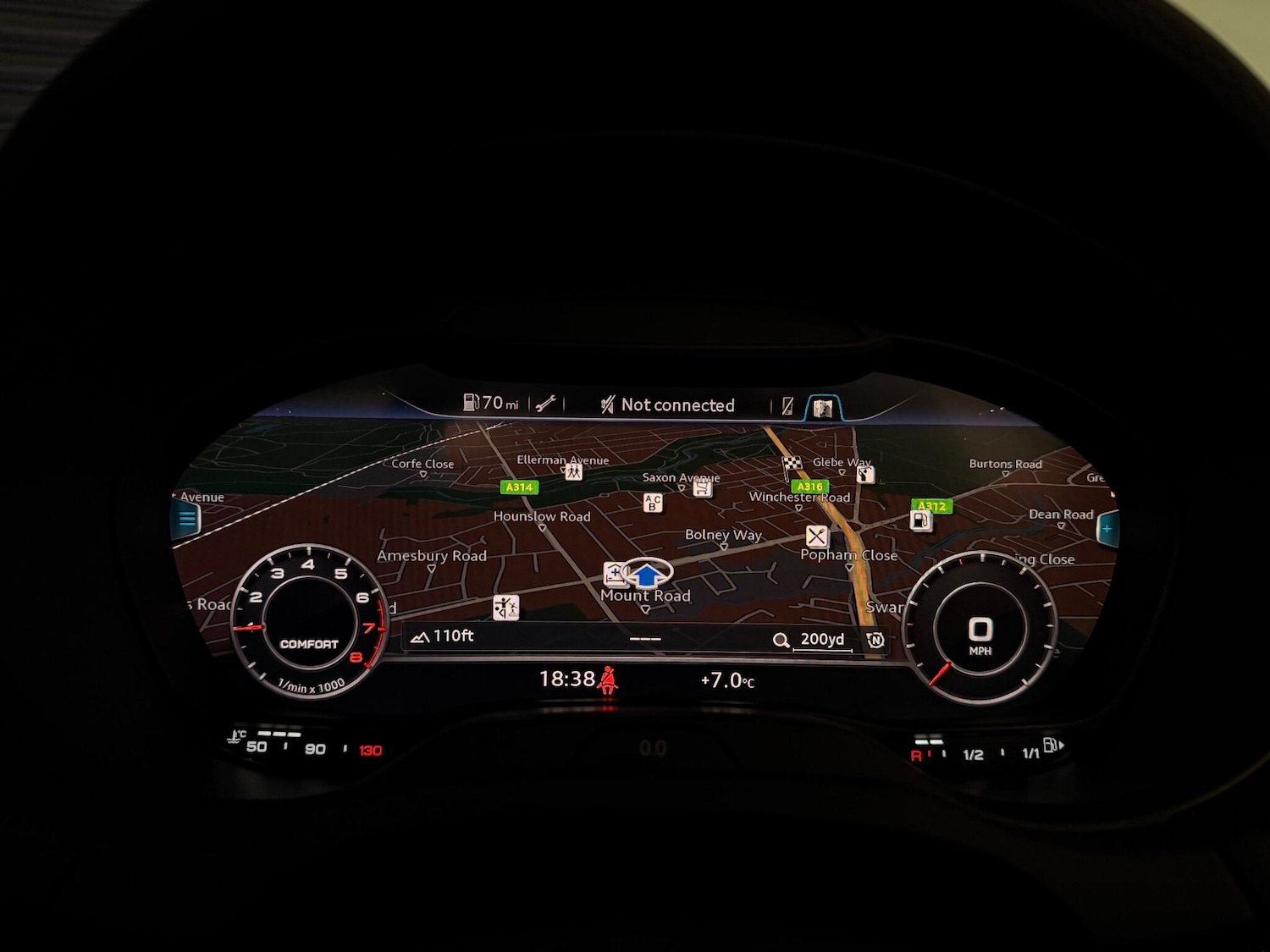Screen dimensions: 1270x952
Task: Select the fuel station map marker
Action: [920, 520]
